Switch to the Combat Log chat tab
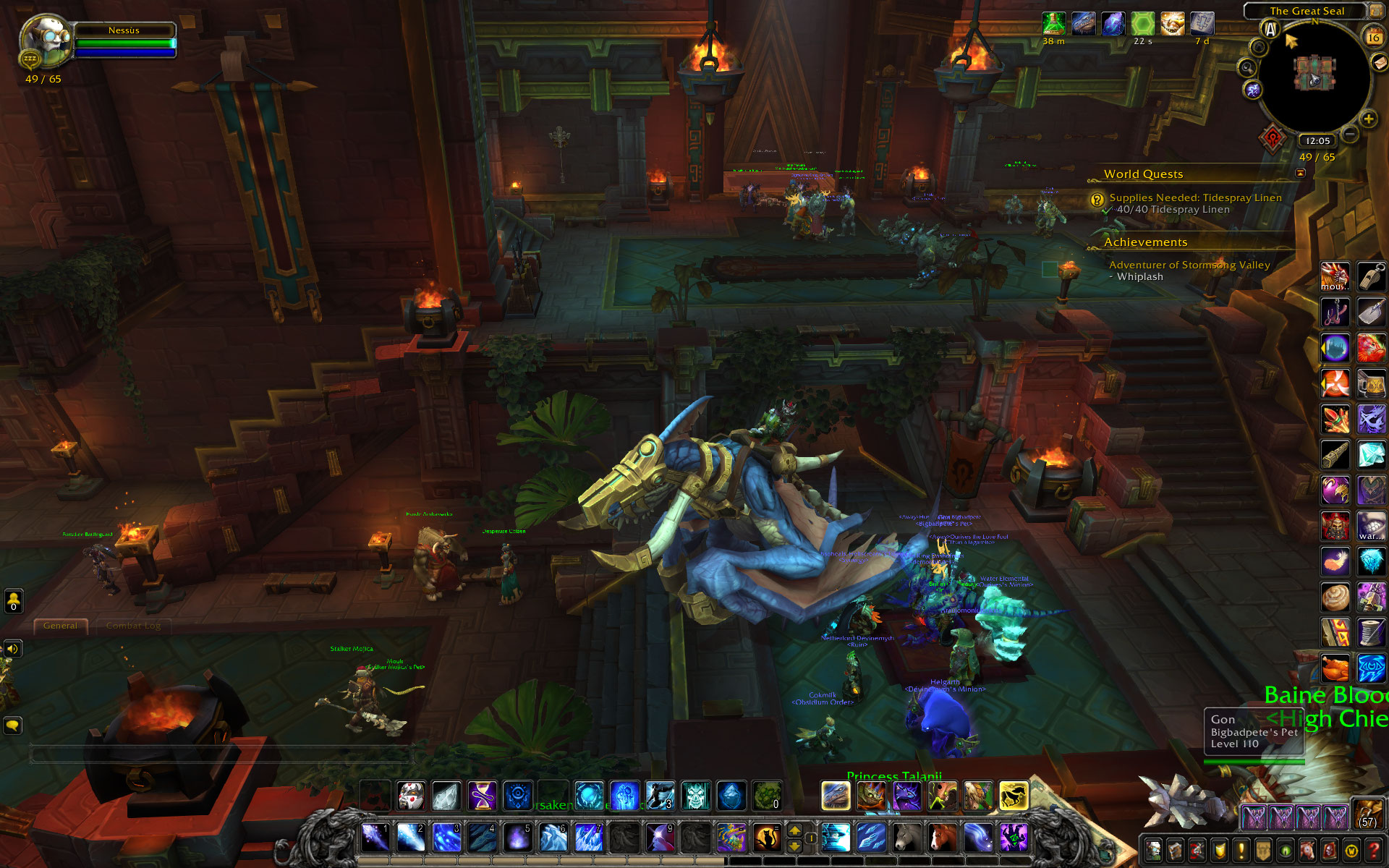 133,626
